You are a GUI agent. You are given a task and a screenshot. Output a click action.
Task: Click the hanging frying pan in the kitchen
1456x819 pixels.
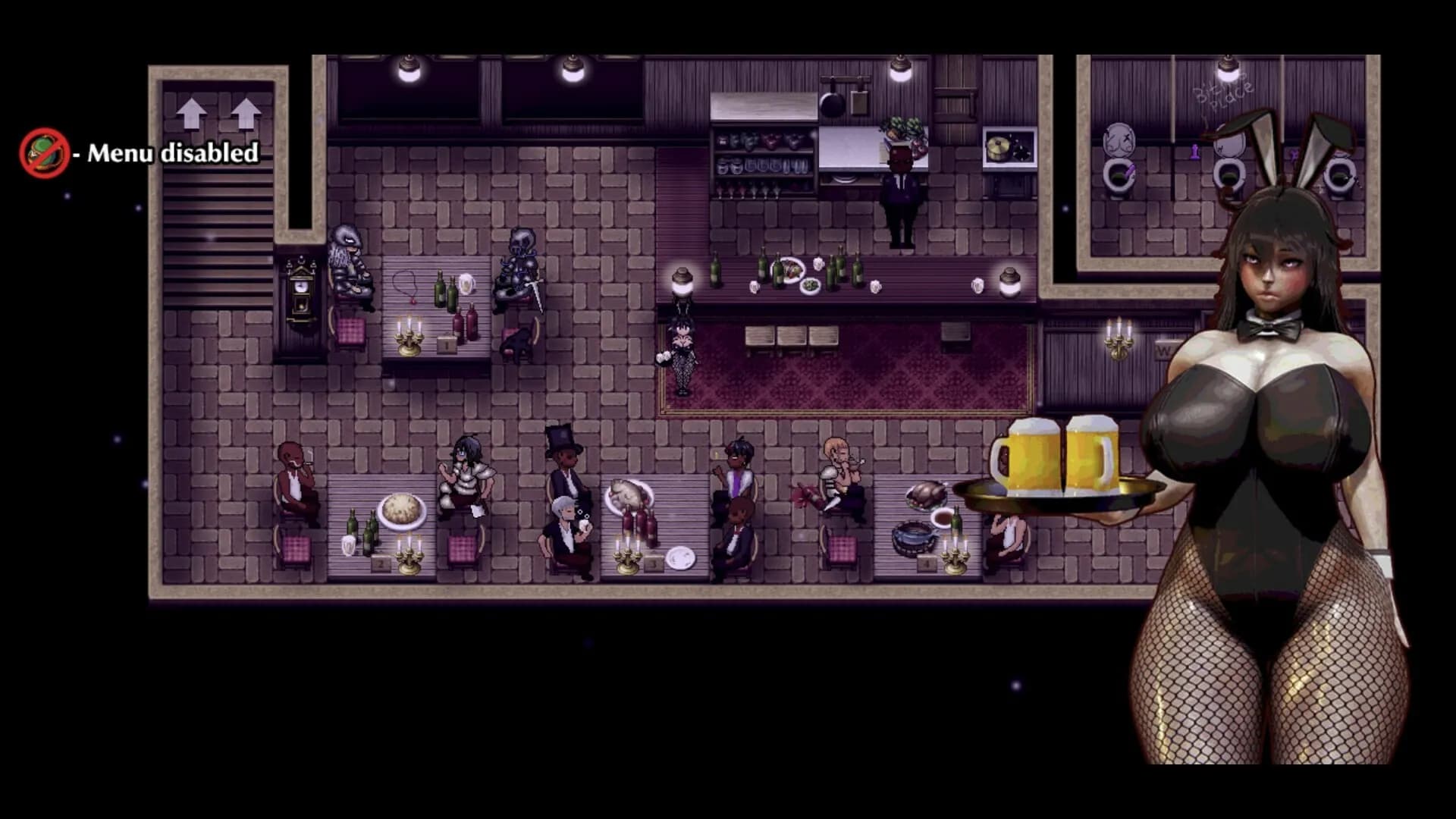pos(833,103)
